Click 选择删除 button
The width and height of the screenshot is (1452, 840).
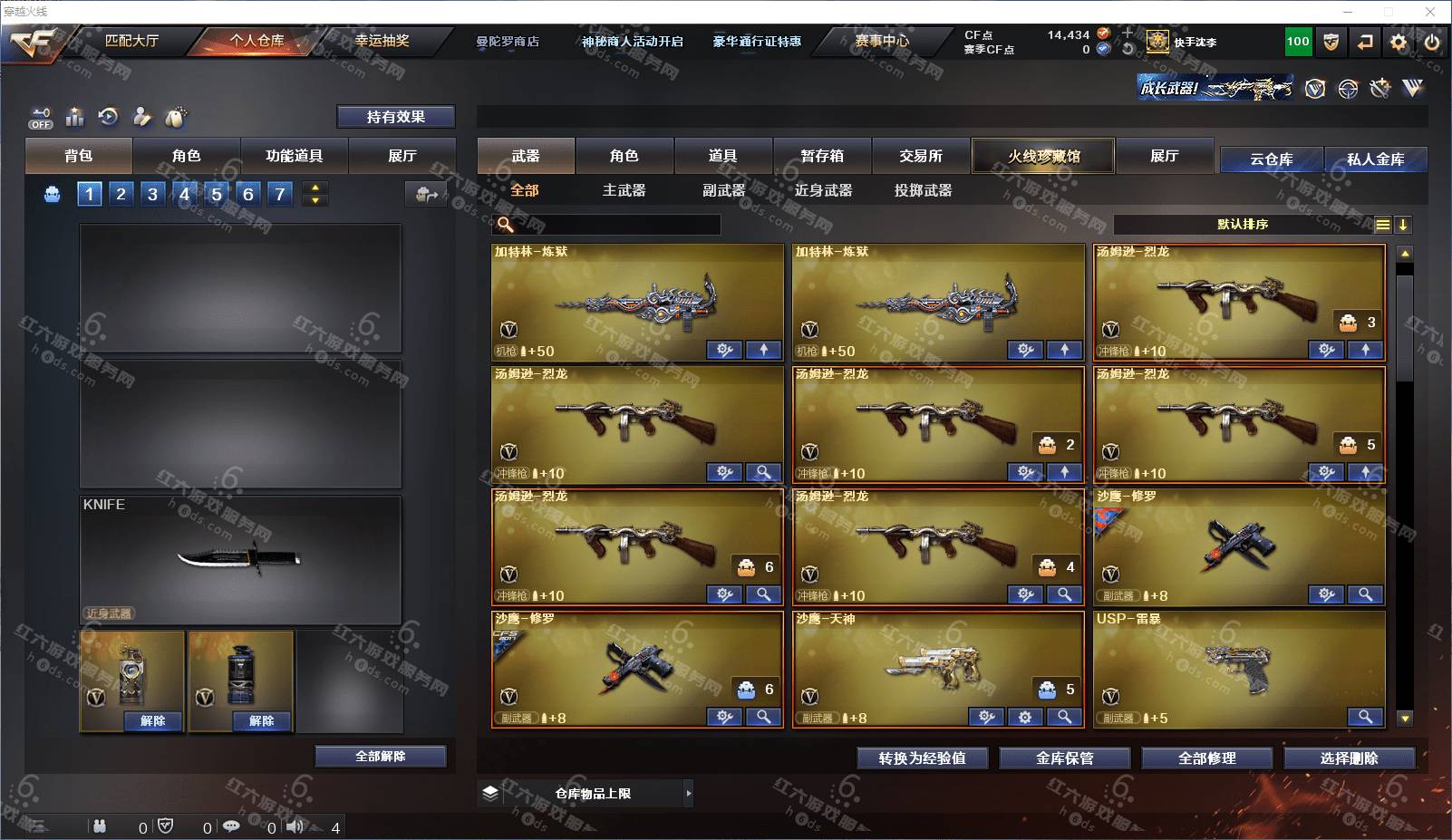1349,758
